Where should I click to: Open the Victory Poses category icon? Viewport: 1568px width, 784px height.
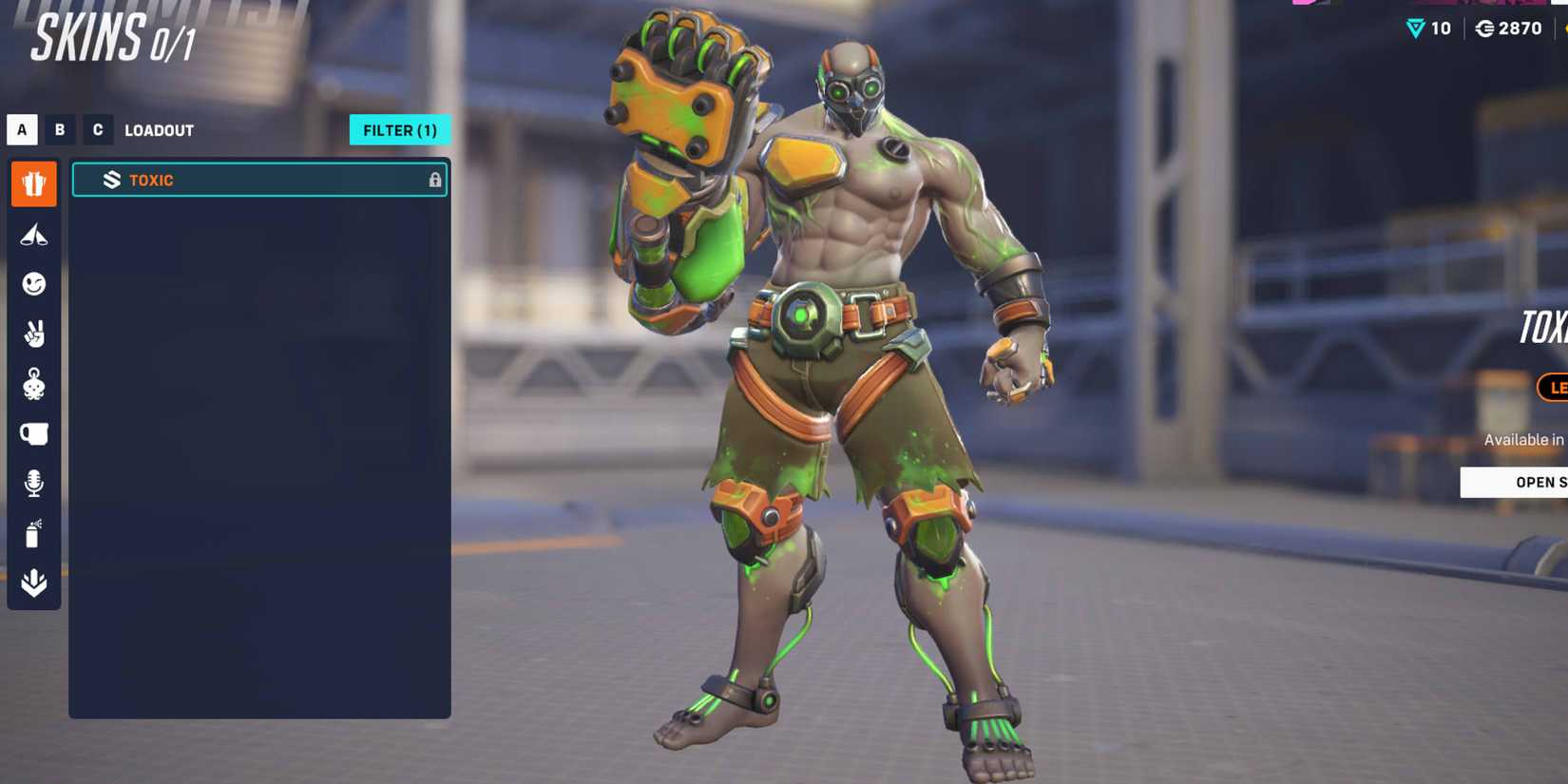click(x=33, y=235)
